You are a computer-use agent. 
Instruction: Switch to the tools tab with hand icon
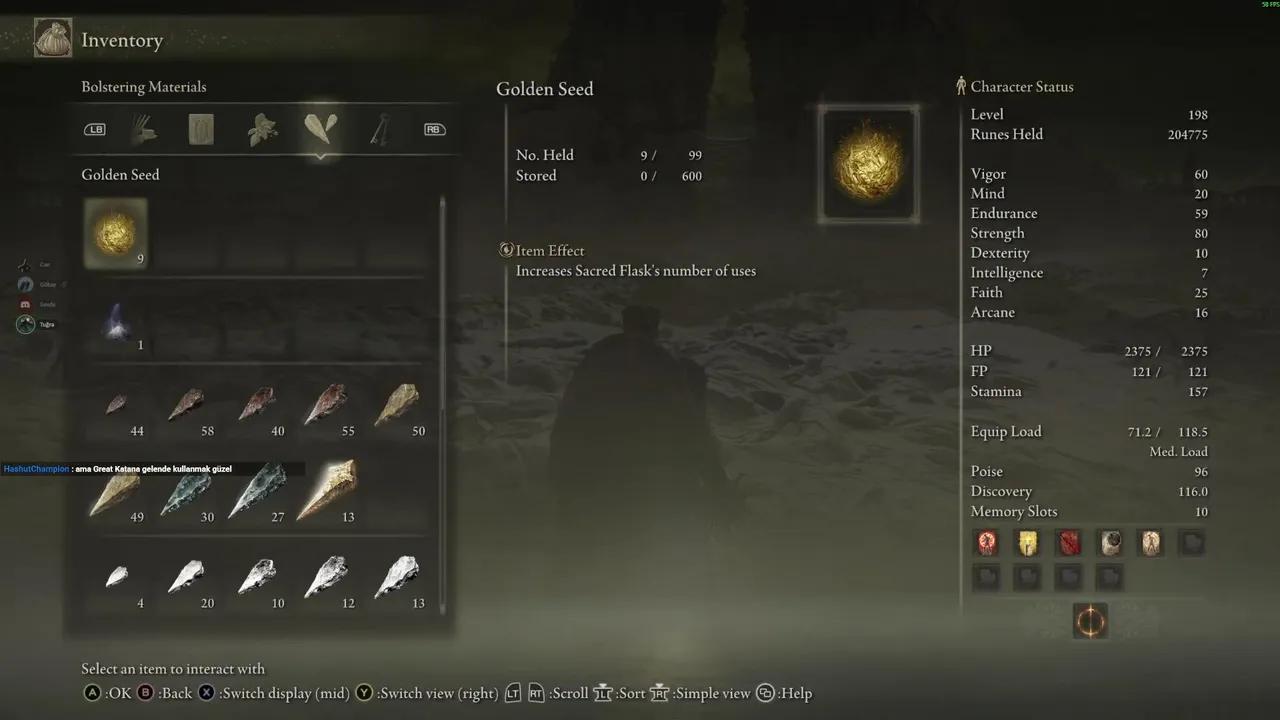(145, 129)
